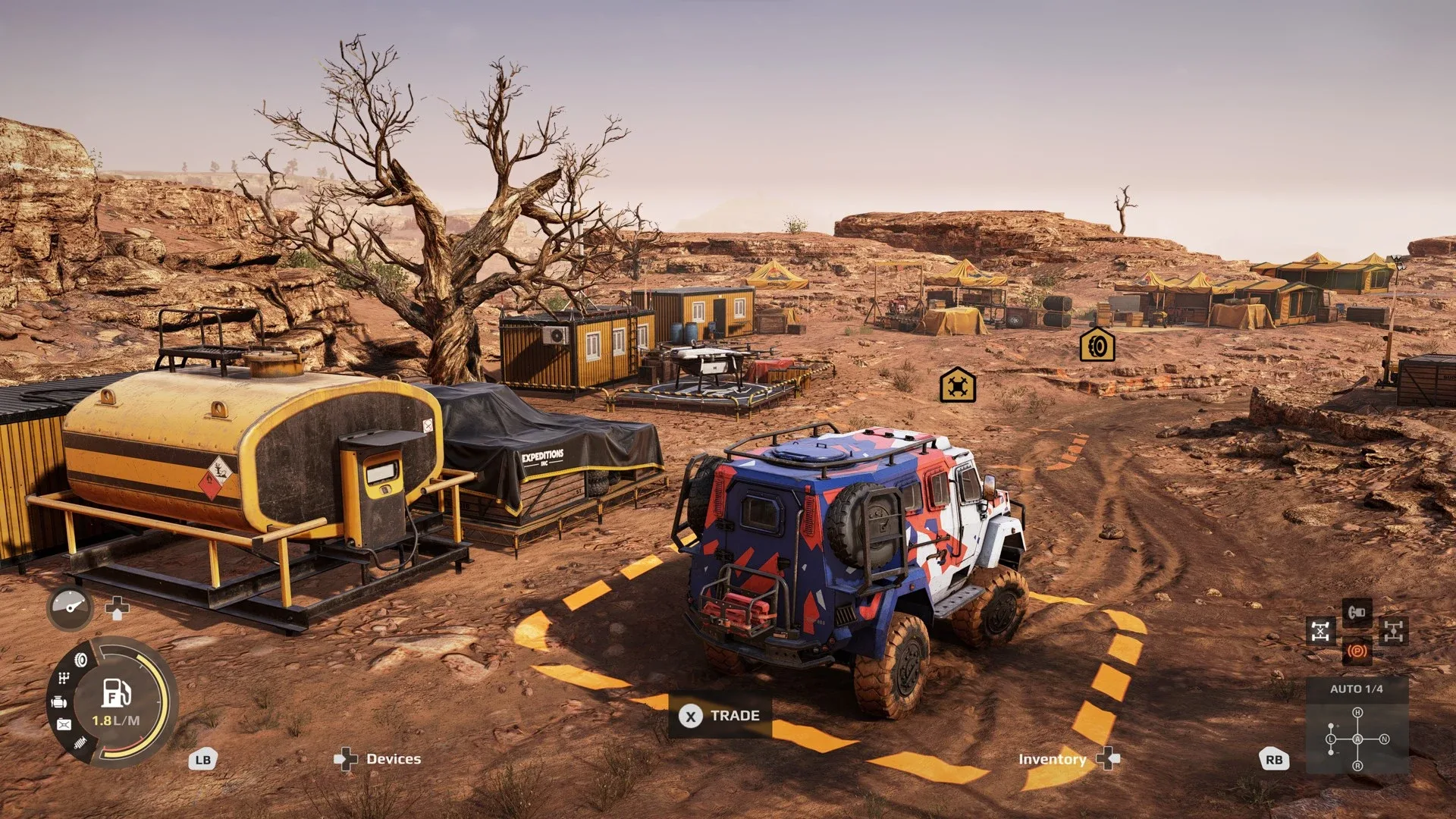Select the Auto (A) gear position

[x=1357, y=739]
